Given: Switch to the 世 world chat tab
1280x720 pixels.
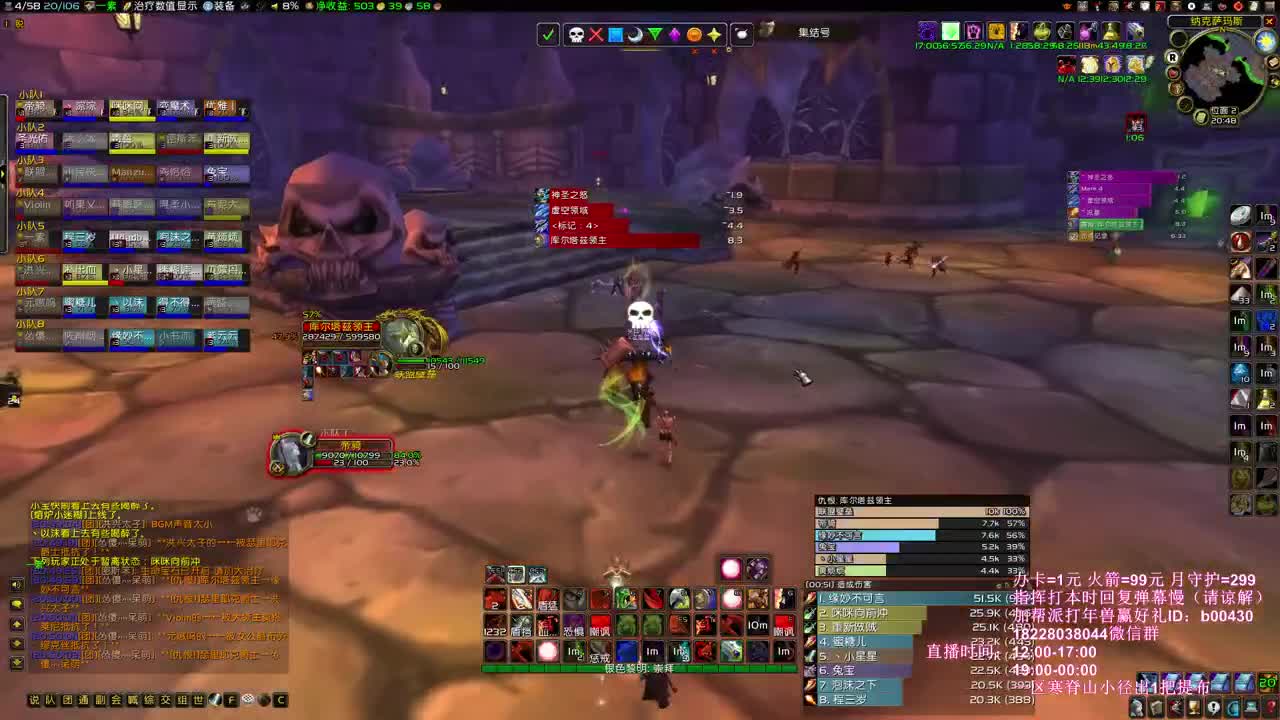Looking at the screenshot, I should point(197,700).
